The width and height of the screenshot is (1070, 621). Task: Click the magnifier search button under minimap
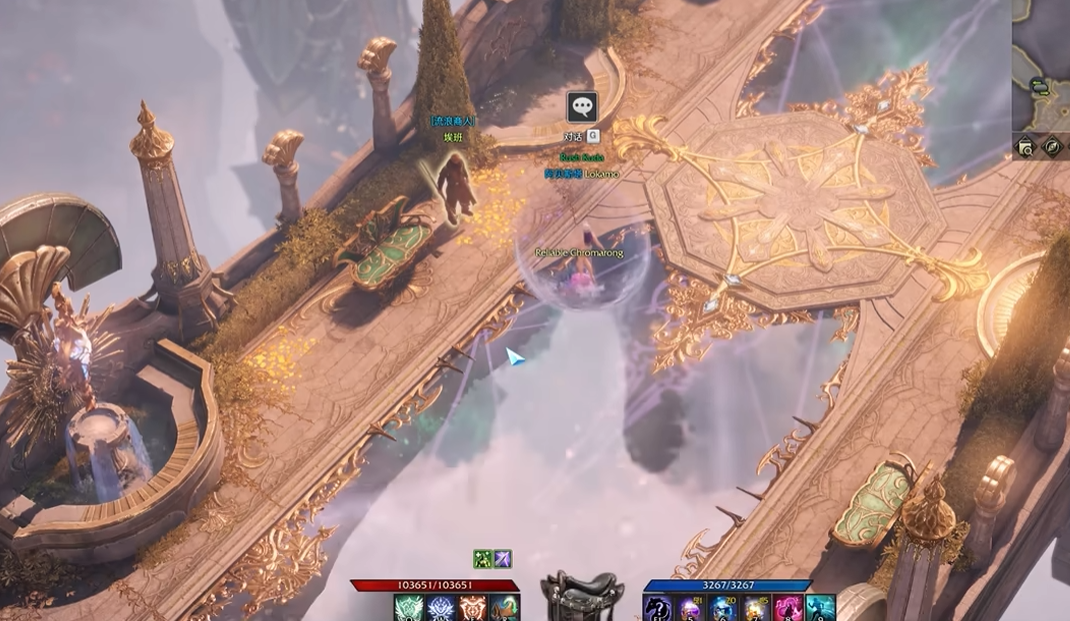(x=1025, y=148)
